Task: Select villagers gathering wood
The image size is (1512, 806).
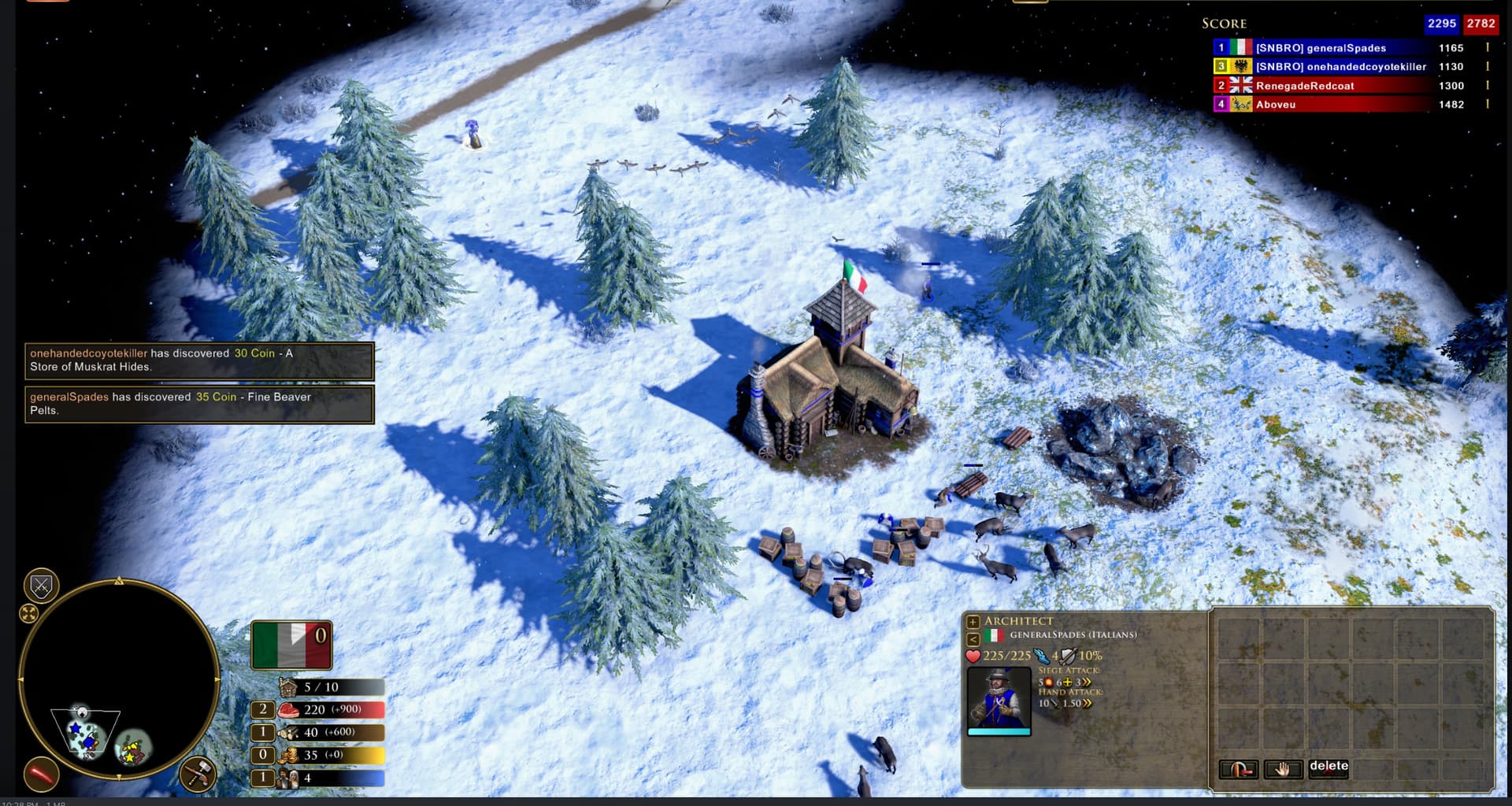Action: pyautogui.click(x=263, y=733)
